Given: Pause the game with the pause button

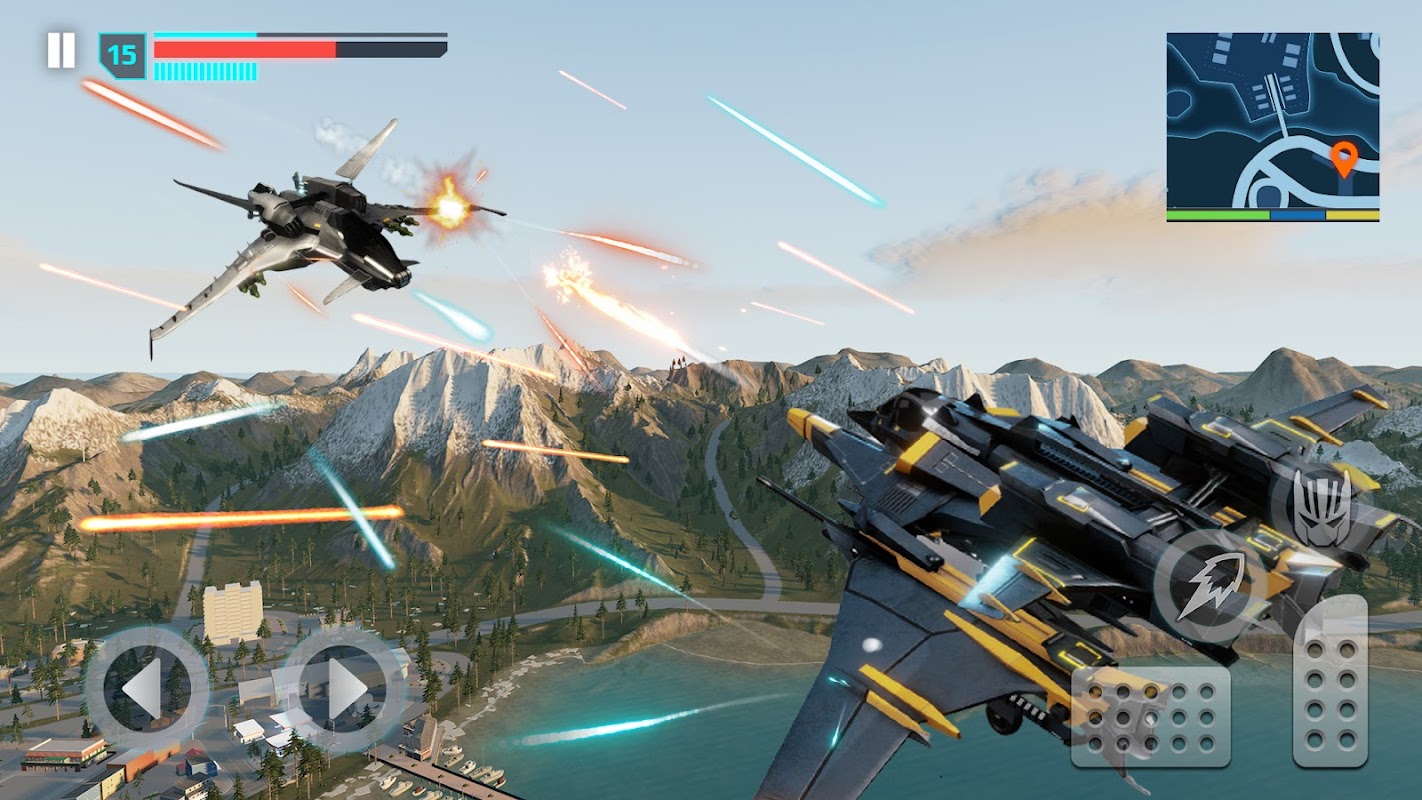Looking at the screenshot, I should [x=61, y=51].
